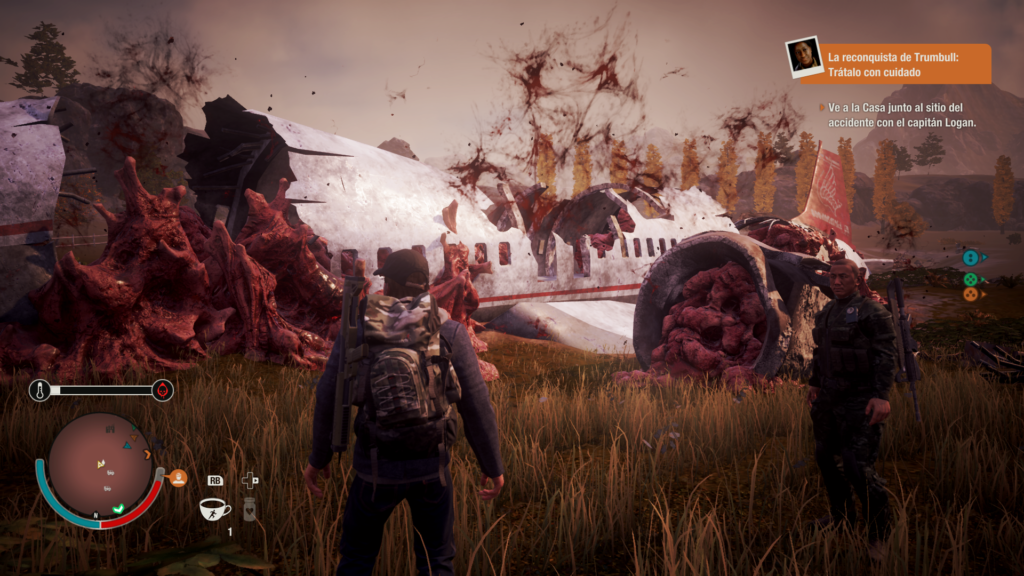The height and width of the screenshot is (576, 1024).
Task: Click the red plague skull icon
Action: (x=163, y=390)
